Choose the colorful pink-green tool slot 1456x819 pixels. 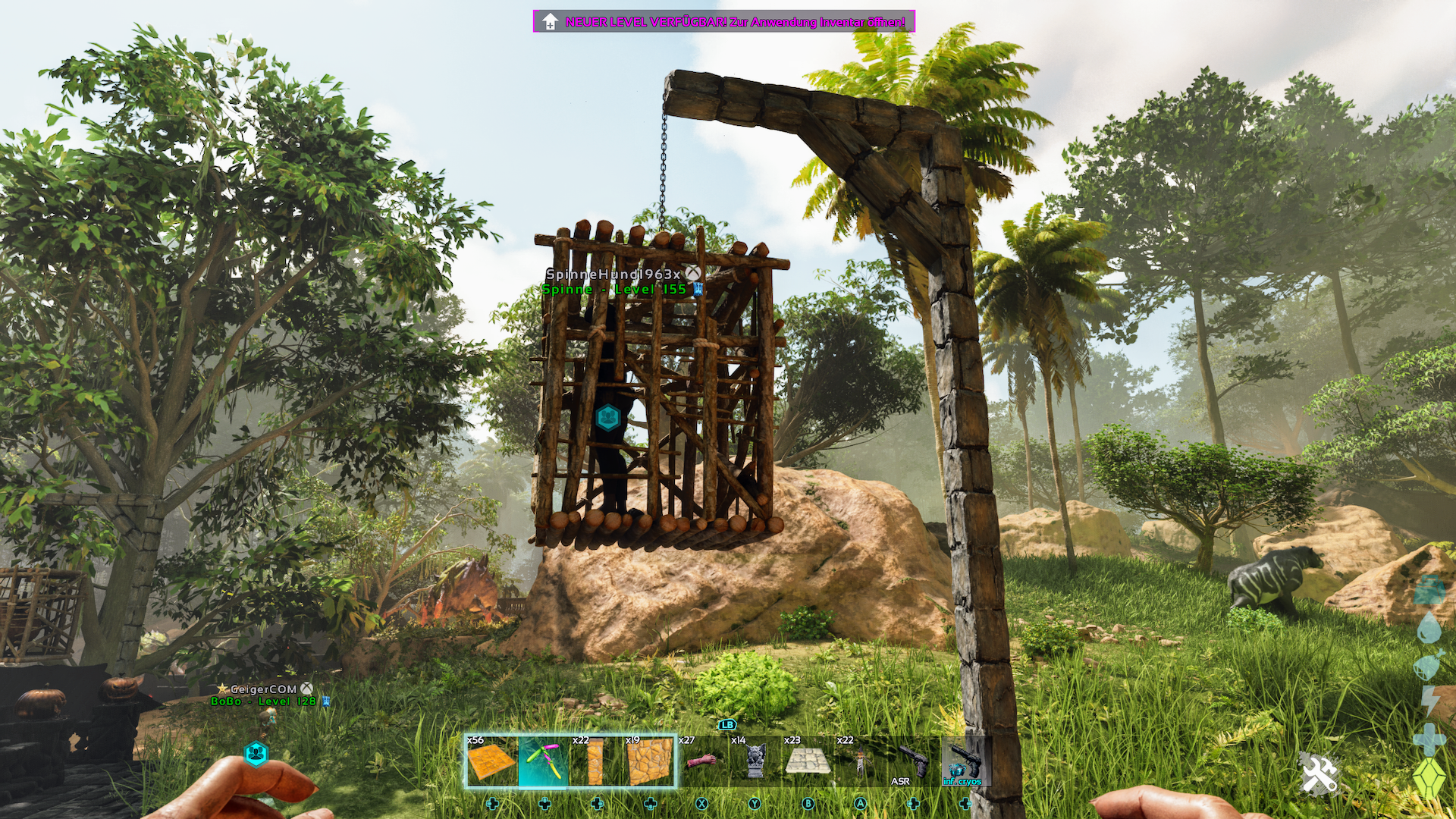544,761
